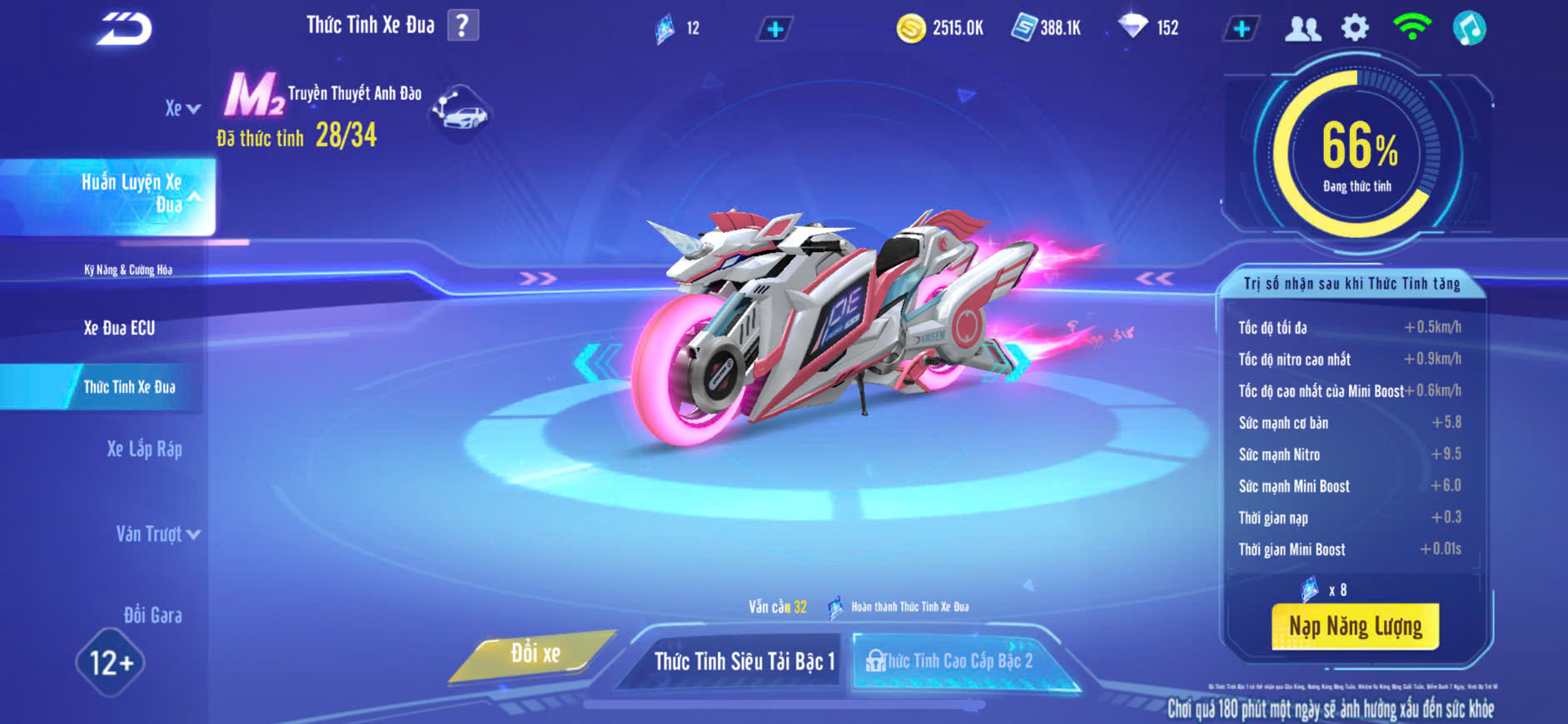
Task: Open the car link icon beside the vehicle name
Action: point(460,112)
